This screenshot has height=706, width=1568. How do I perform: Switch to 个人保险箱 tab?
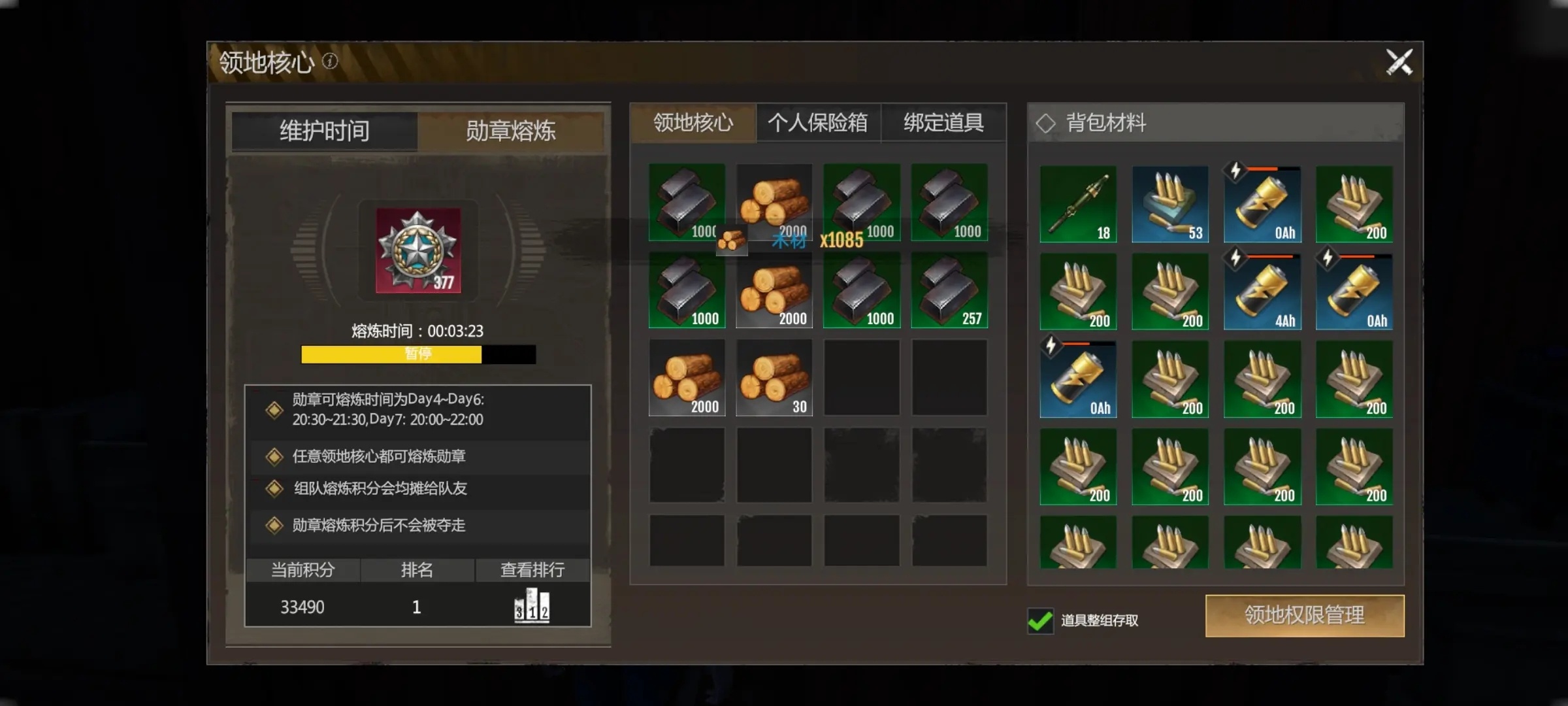818,123
